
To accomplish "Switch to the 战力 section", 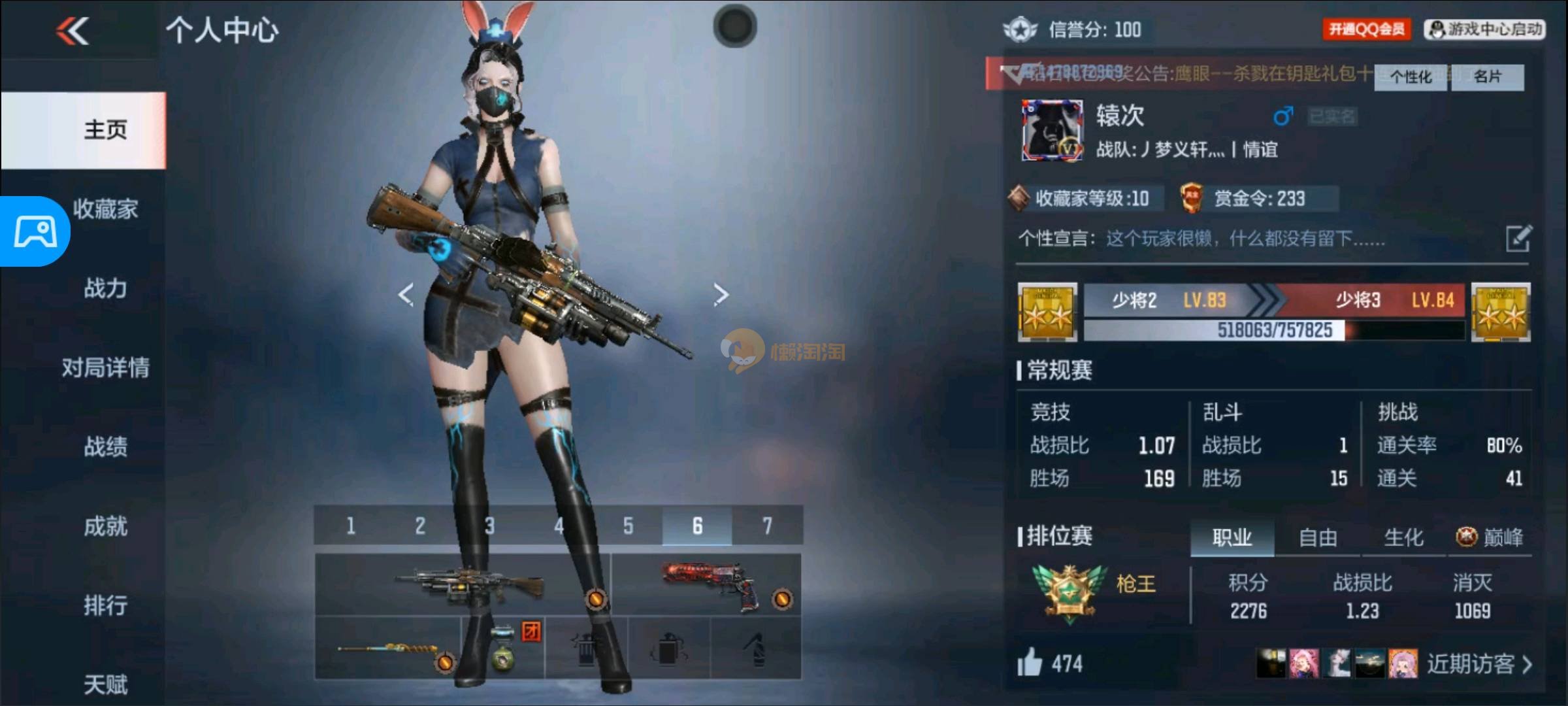I will (105, 288).
